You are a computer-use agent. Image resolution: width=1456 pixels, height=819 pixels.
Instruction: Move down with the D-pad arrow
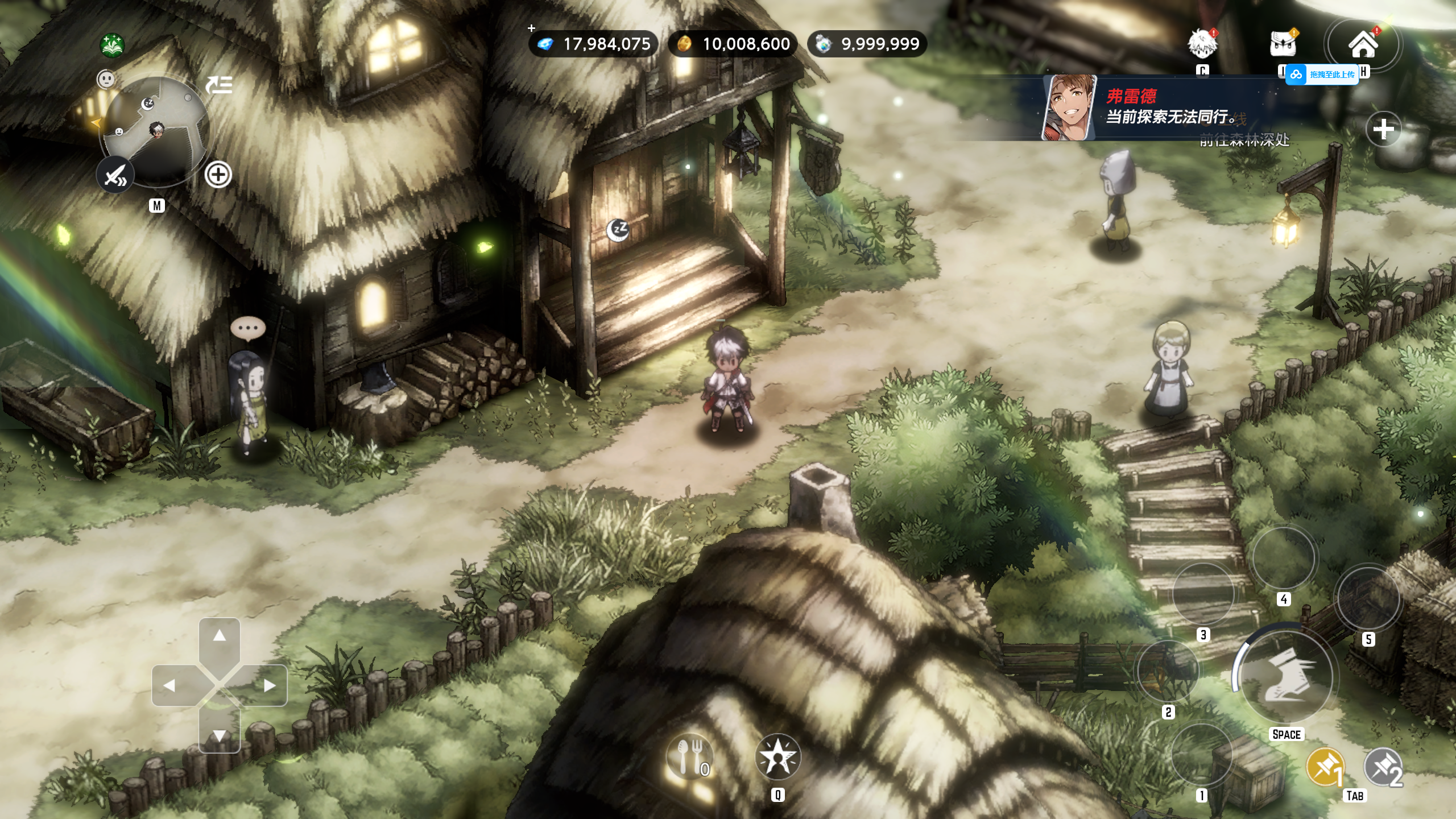pos(220,735)
